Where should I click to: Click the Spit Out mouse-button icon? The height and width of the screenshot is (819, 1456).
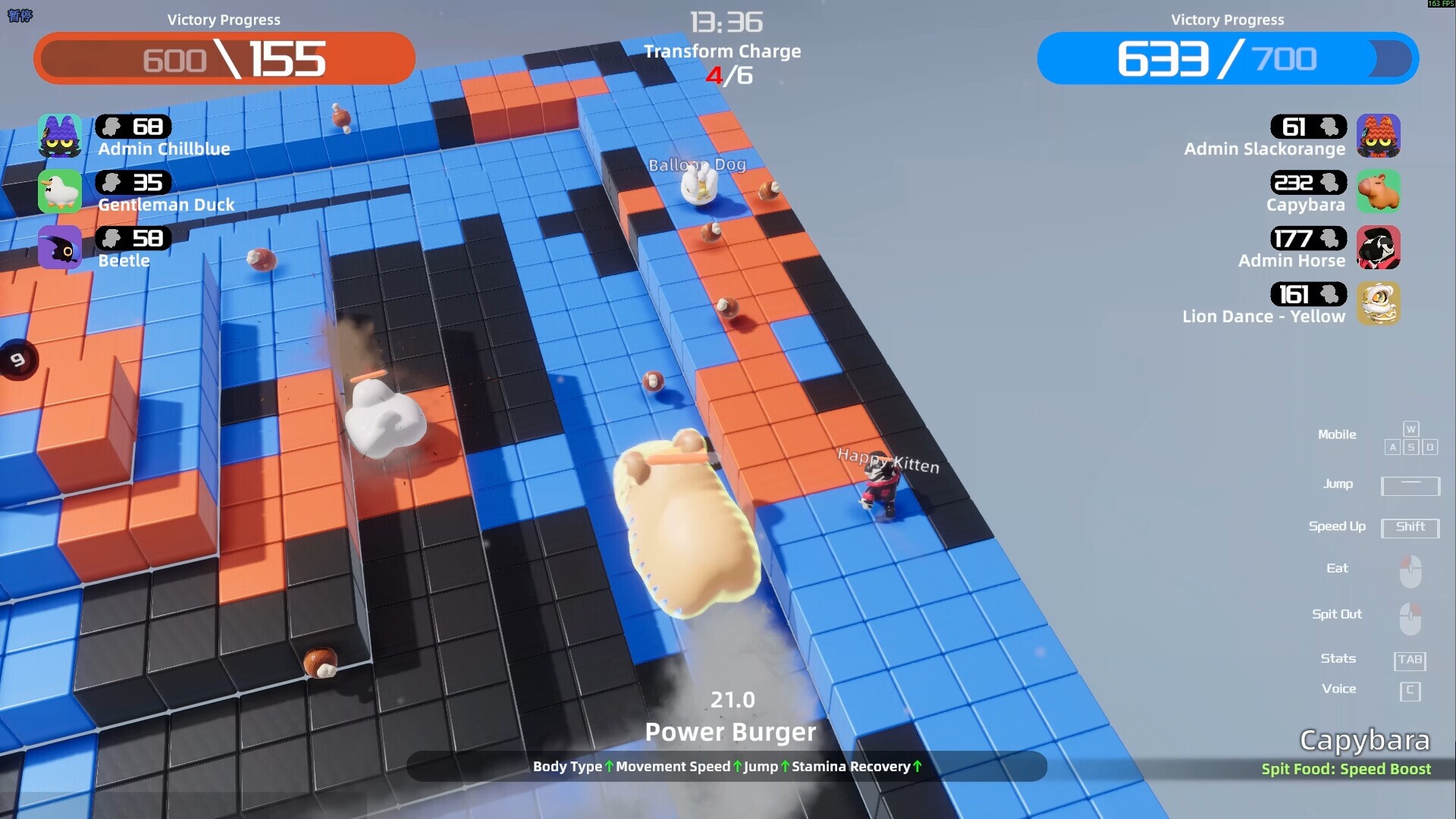(x=1410, y=617)
